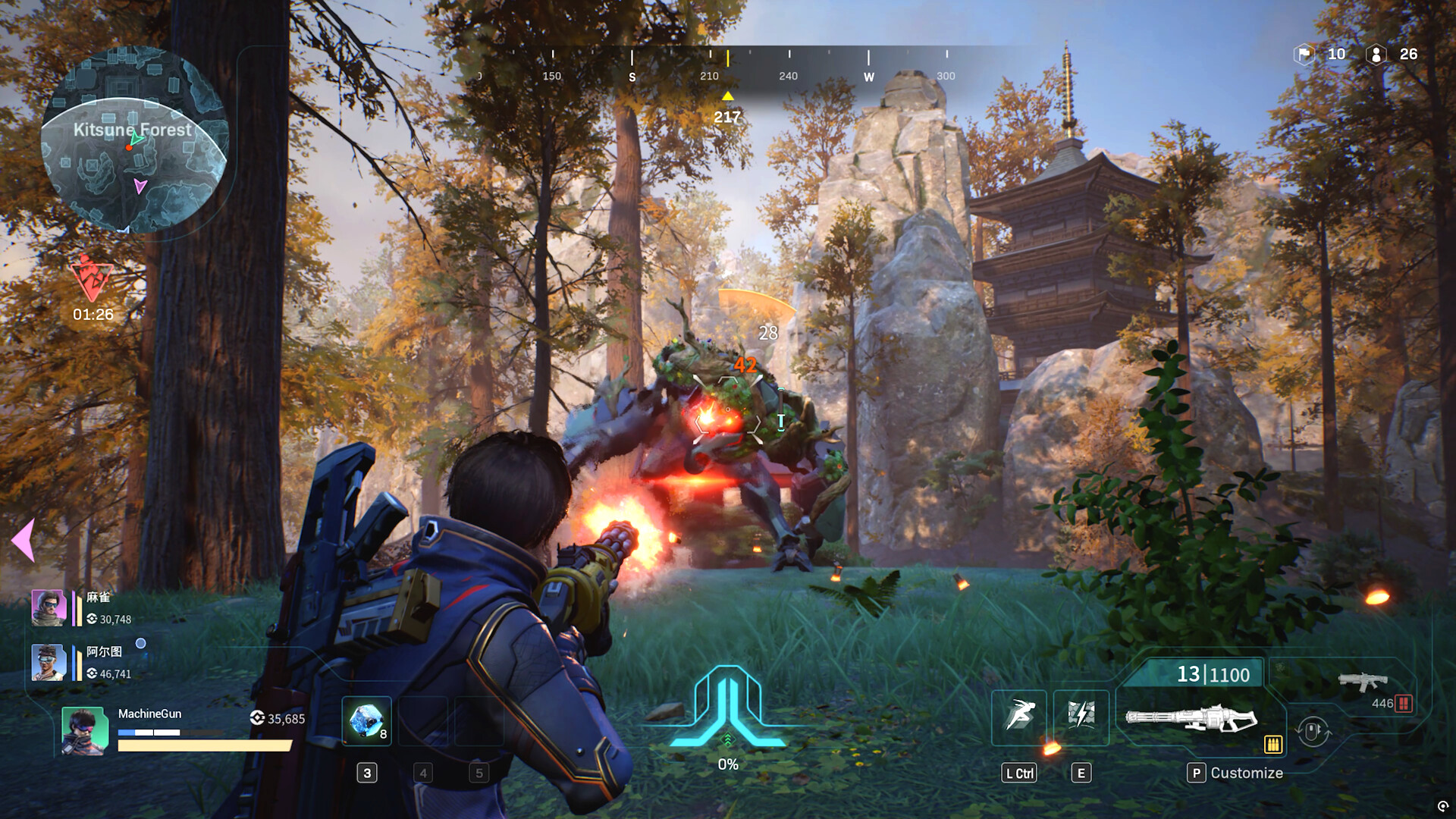Click the mouse fire-mode icon

click(1313, 732)
